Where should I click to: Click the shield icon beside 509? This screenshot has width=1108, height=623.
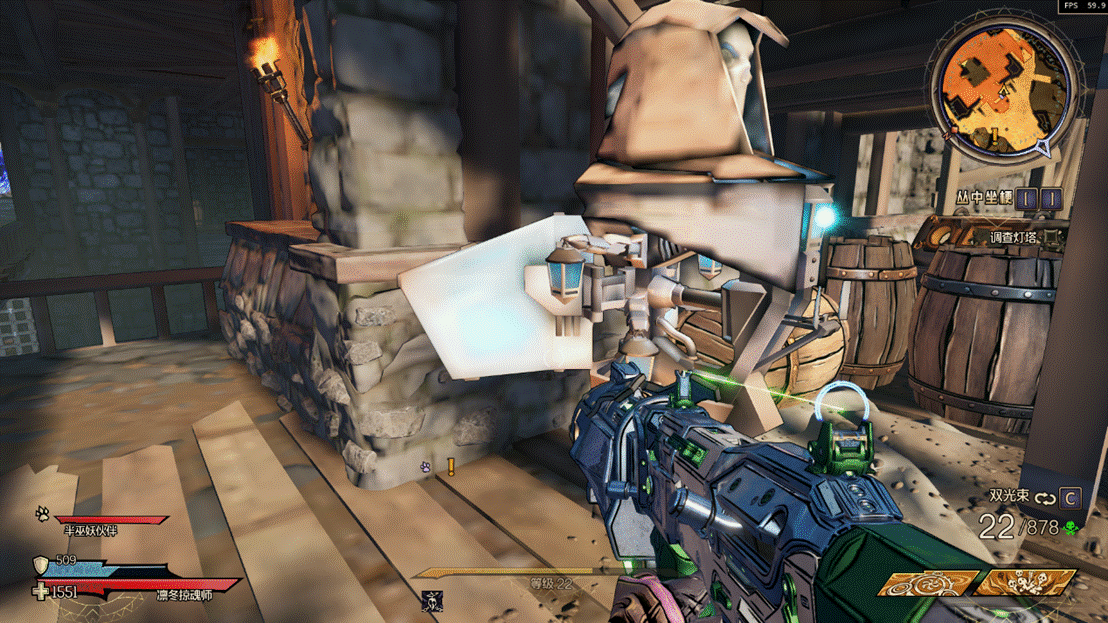[40, 563]
